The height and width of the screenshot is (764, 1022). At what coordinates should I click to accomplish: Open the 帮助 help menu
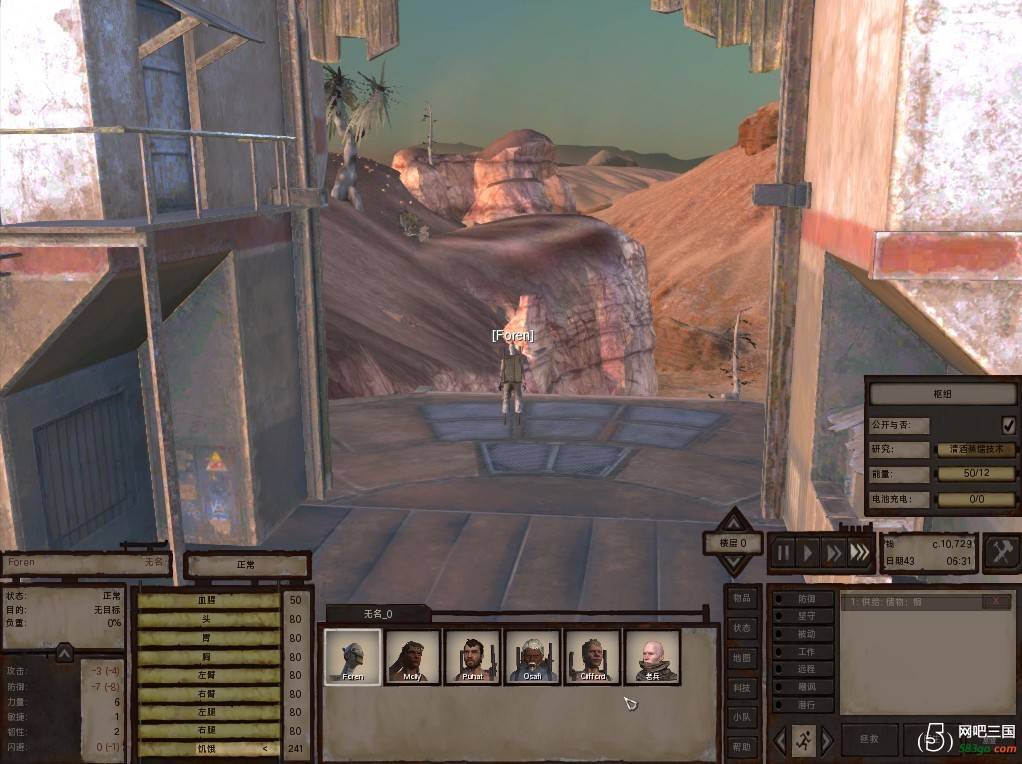pos(740,746)
